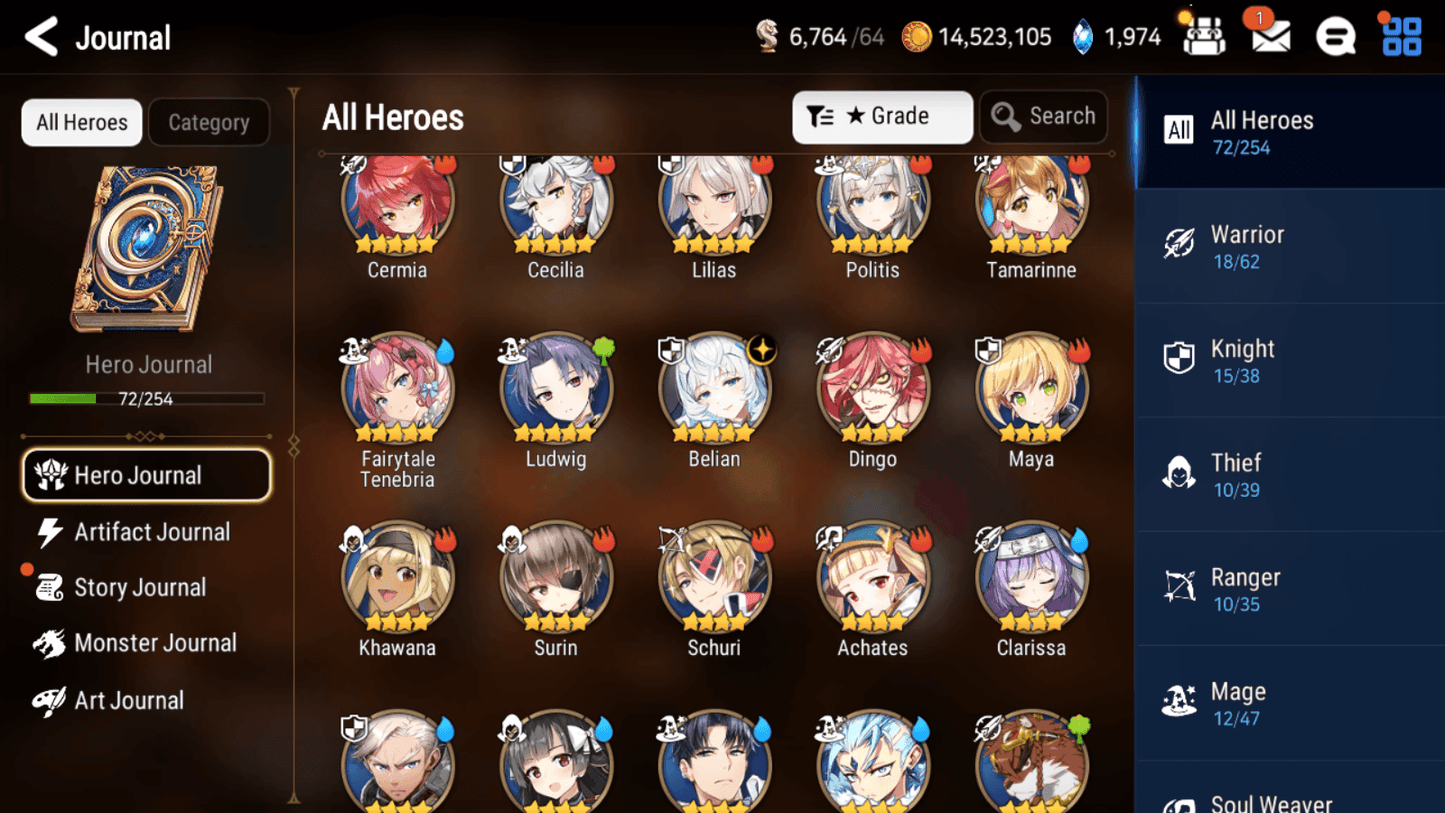Filter heroes by the Mage class icon
Image resolution: width=1445 pixels, height=813 pixels.
point(1180,701)
